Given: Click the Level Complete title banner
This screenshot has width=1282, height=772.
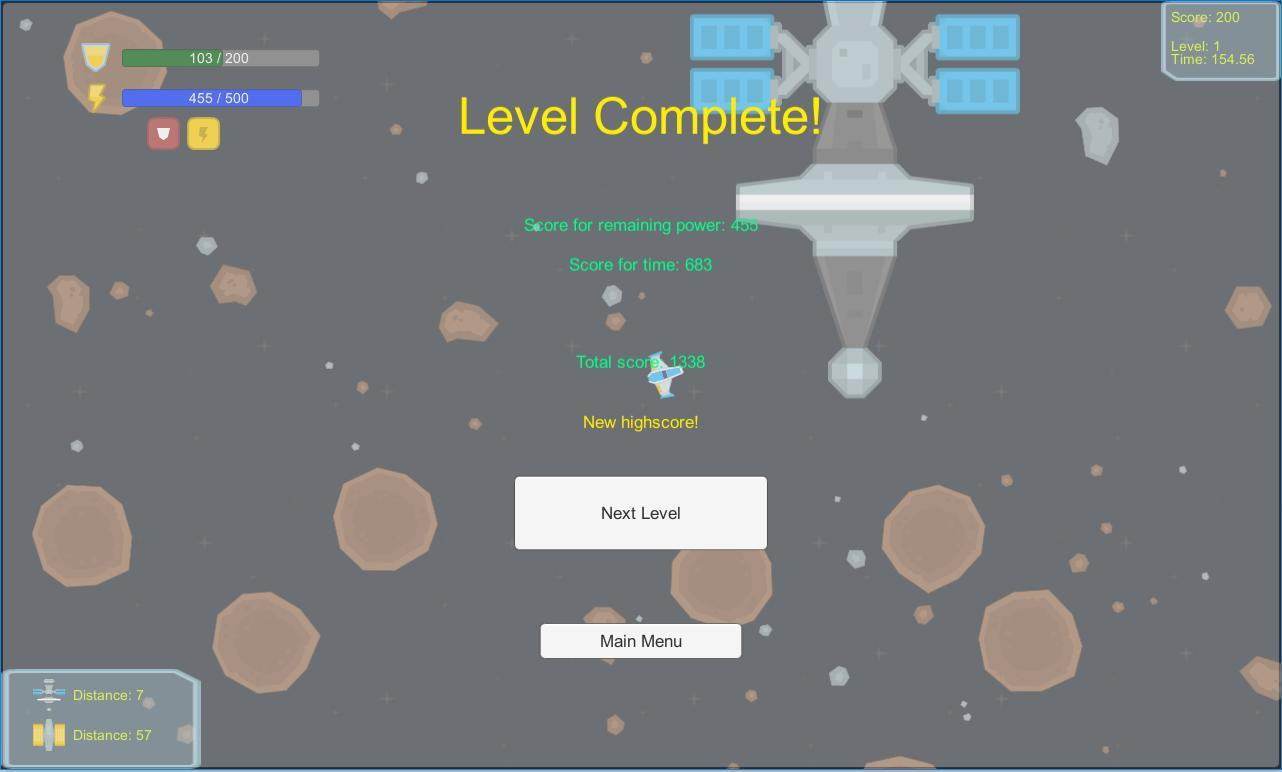Looking at the screenshot, I should click(x=641, y=117).
